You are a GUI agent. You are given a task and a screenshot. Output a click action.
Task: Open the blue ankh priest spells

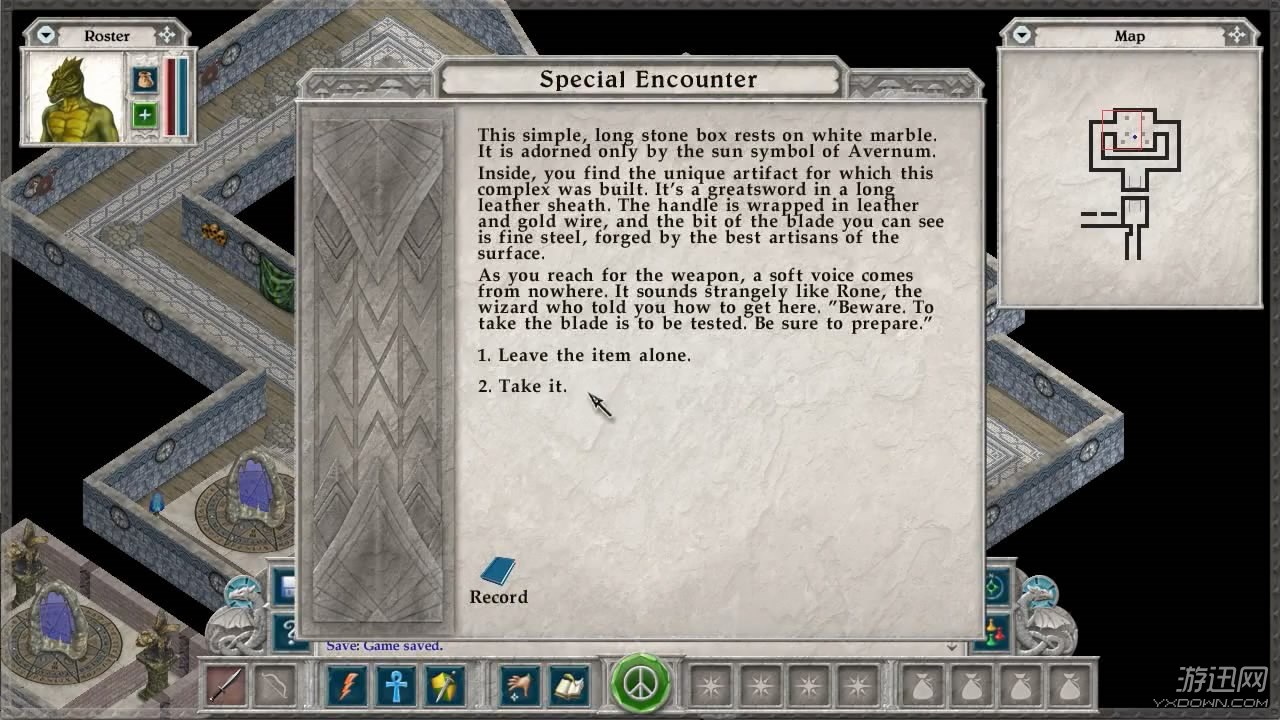(x=395, y=686)
